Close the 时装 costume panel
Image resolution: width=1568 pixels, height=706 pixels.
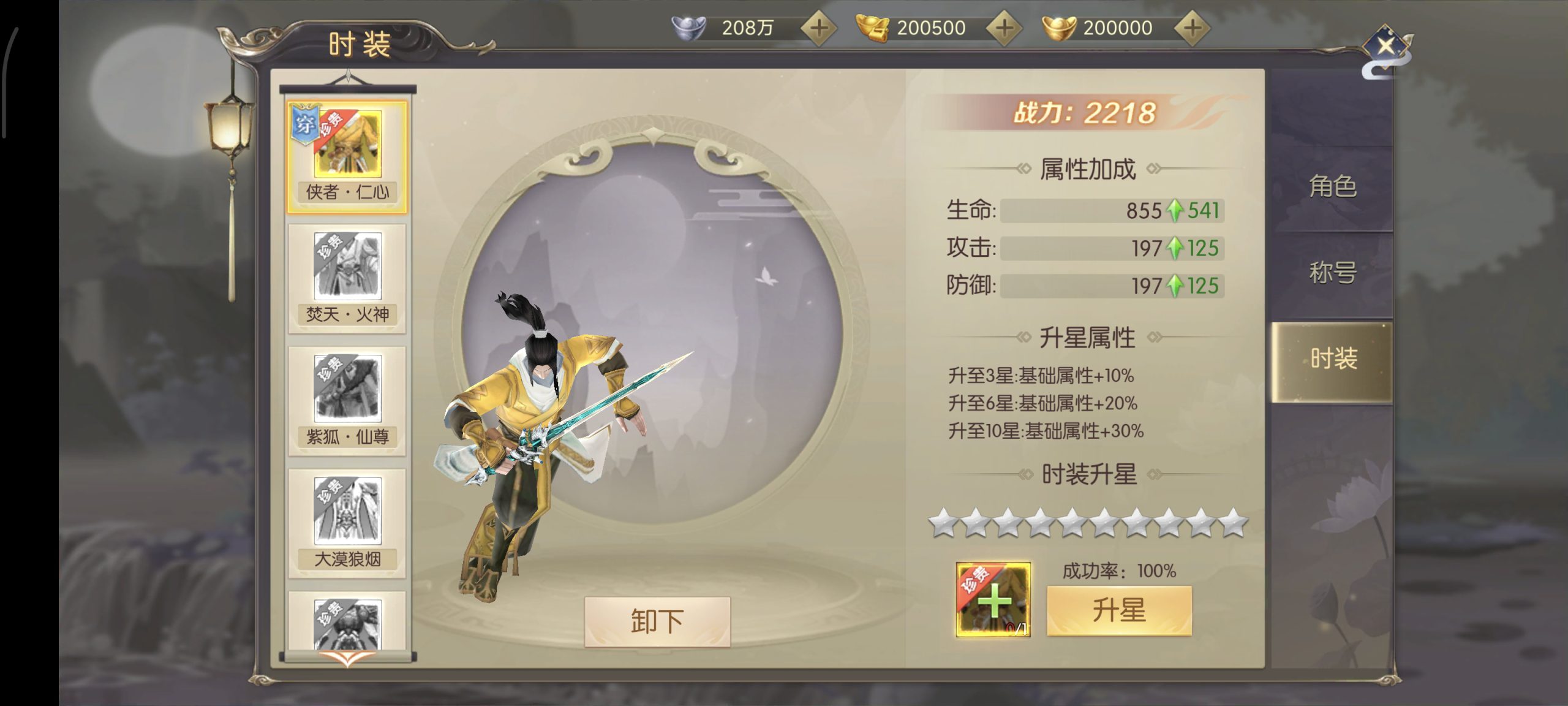pyautogui.click(x=1385, y=46)
